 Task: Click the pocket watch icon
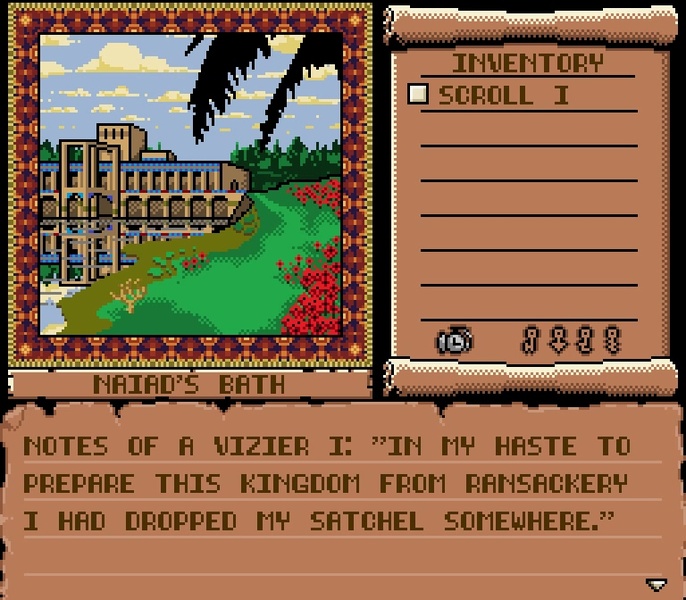tap(454, 341)
